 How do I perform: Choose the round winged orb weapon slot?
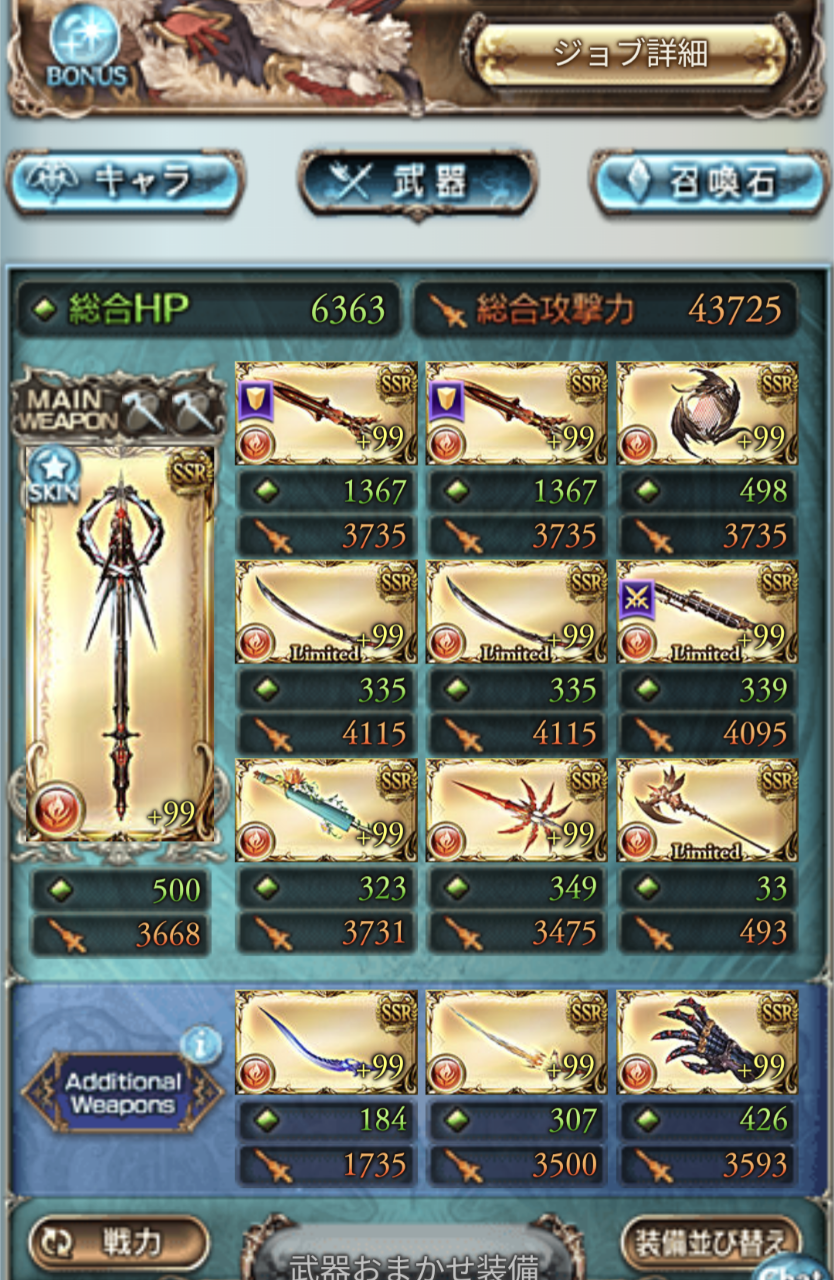click(x=707, y=413)
